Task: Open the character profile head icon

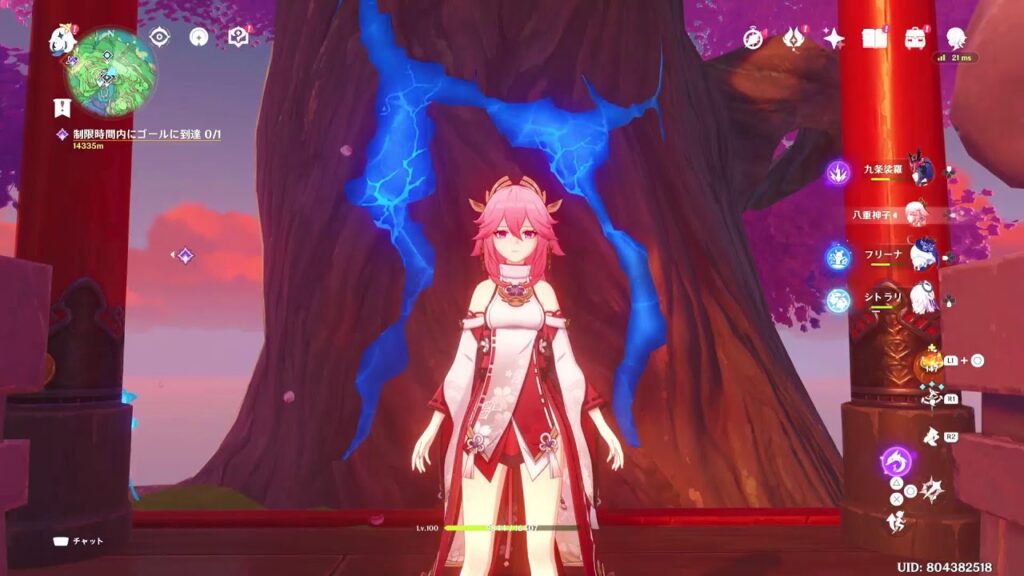Action: click(956, 38)
